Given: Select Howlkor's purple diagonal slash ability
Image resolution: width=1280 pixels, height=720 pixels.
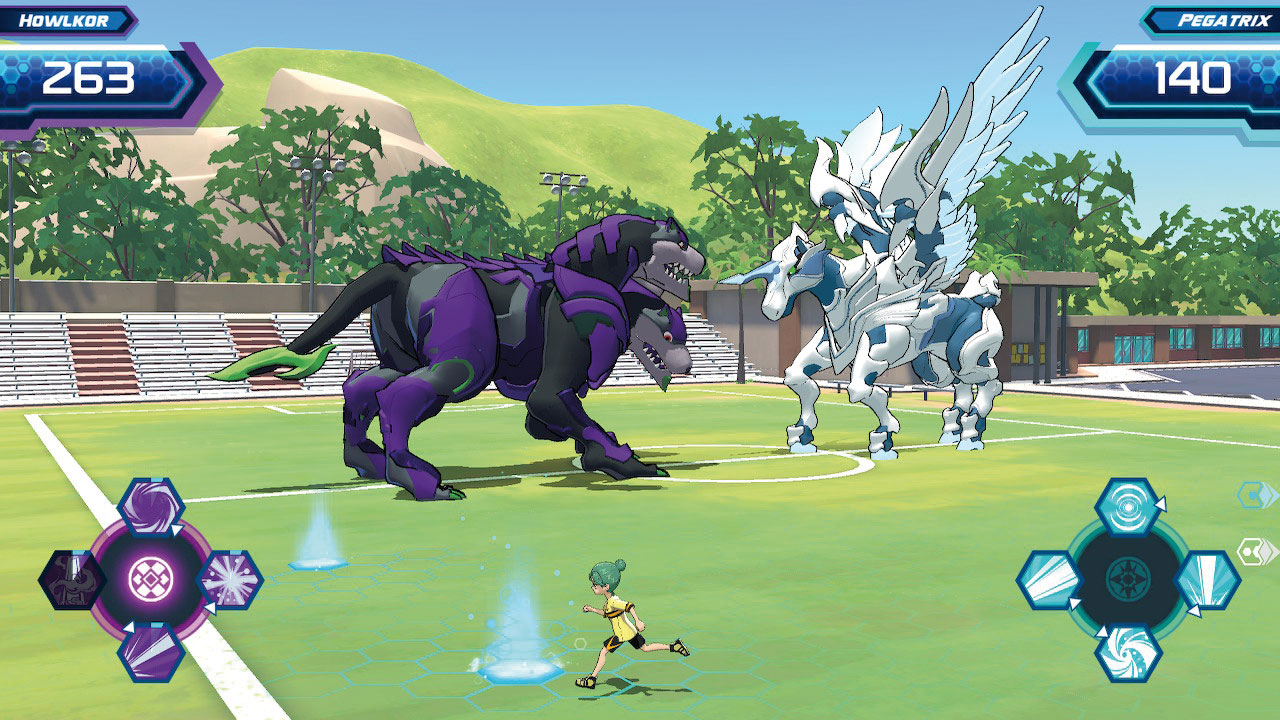Looking at the screenshot, I should (x=151, y=652).
